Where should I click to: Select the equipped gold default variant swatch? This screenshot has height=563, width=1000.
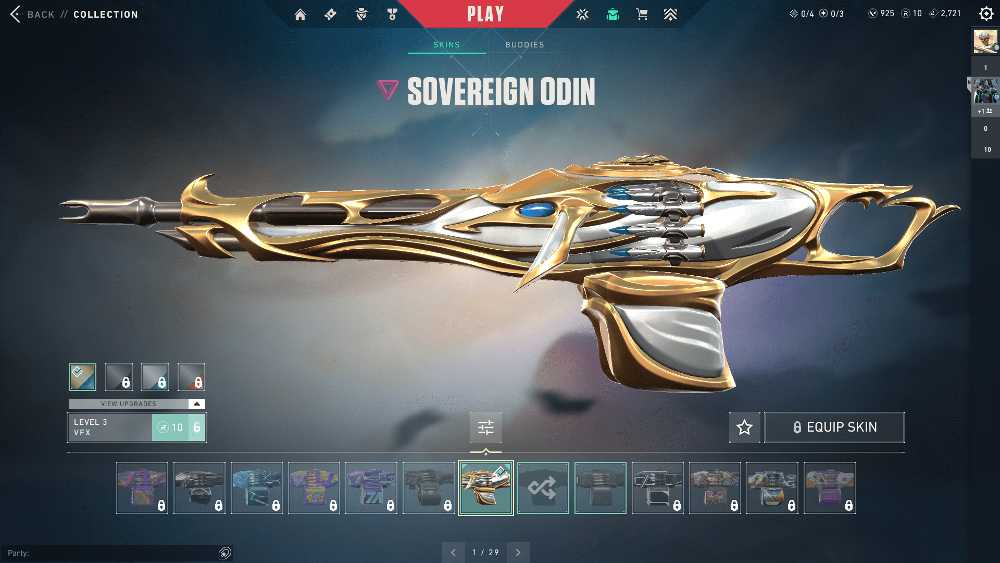tap(83, 376)
